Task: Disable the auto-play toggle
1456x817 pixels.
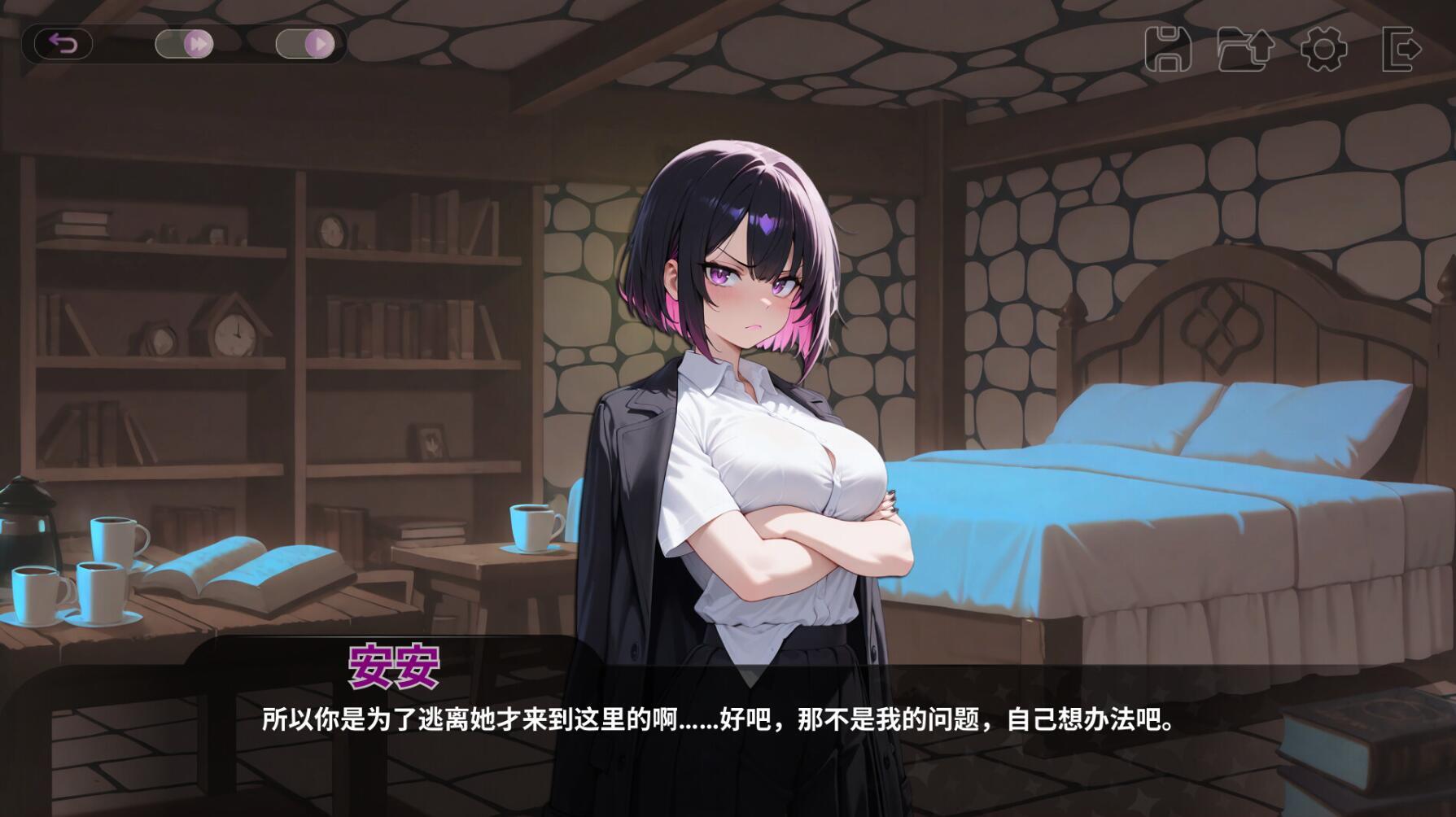Action: (x=307, y=44)
